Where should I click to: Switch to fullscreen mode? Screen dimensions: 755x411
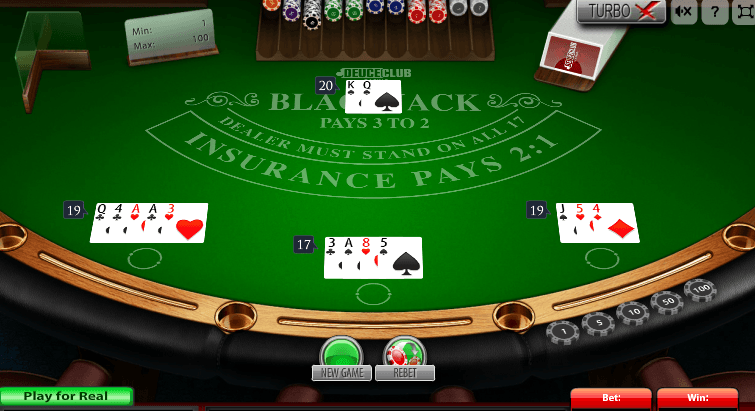[742, 12]
